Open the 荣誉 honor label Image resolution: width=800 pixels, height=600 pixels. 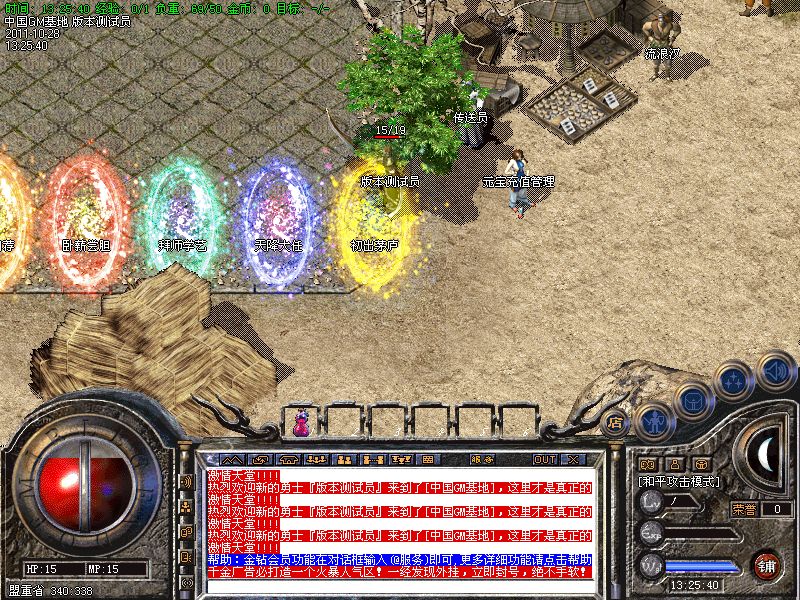click(745, 509)
